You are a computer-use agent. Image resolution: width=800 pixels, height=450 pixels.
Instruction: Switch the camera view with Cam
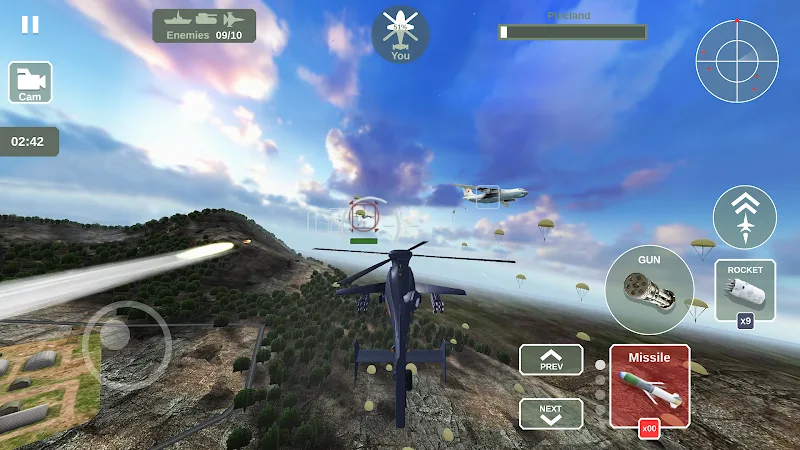pyautogui.click(x=30, y=83)
